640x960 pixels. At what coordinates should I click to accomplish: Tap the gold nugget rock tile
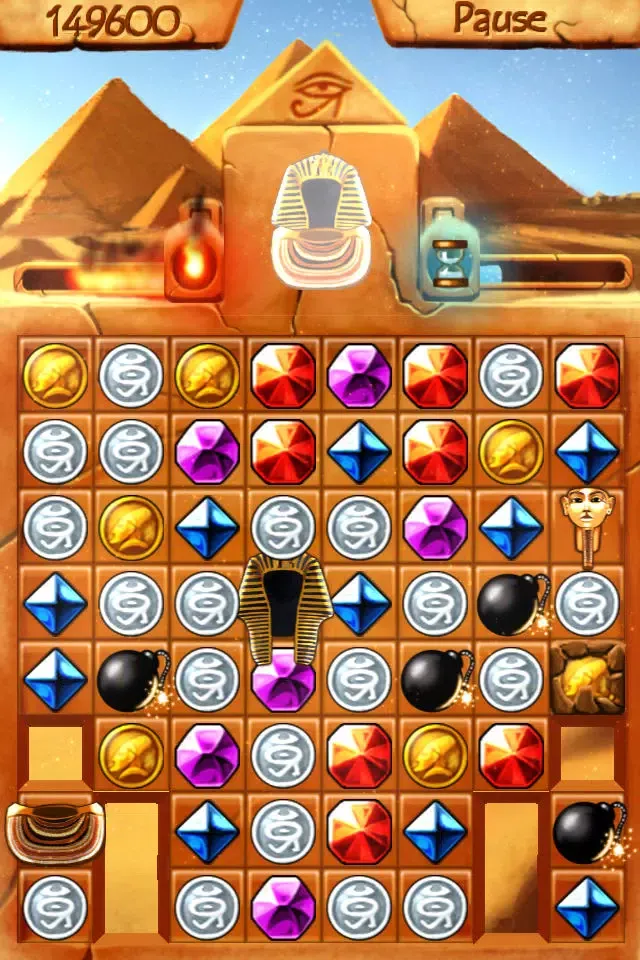click(x=587, y=678)
